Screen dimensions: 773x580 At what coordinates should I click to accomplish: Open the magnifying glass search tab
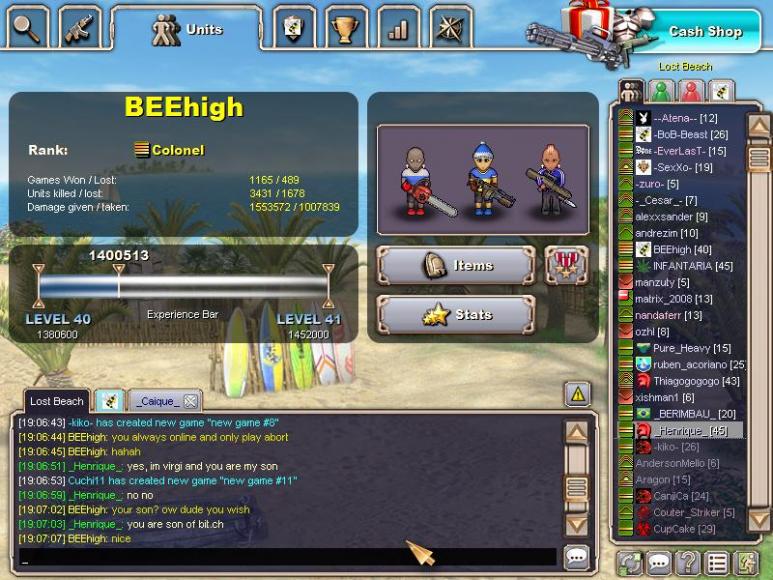27,27
